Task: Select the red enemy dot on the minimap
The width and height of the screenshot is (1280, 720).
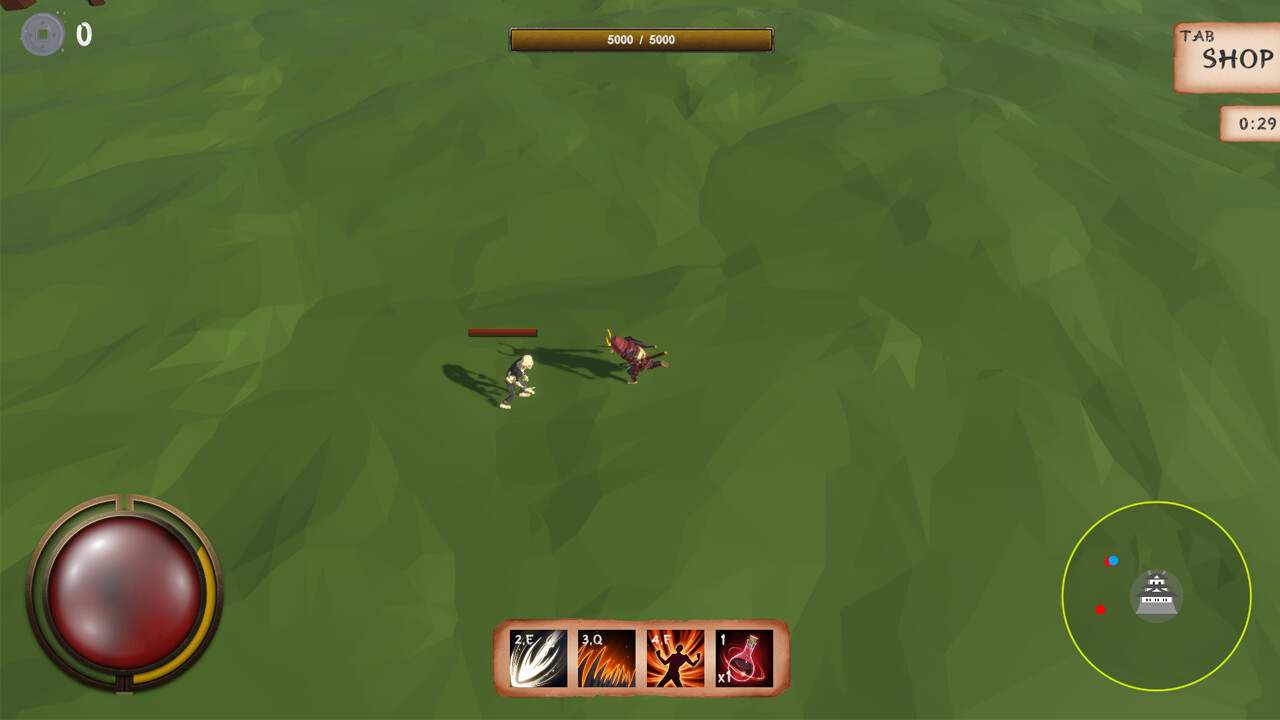Action: tap(1103, 607)
